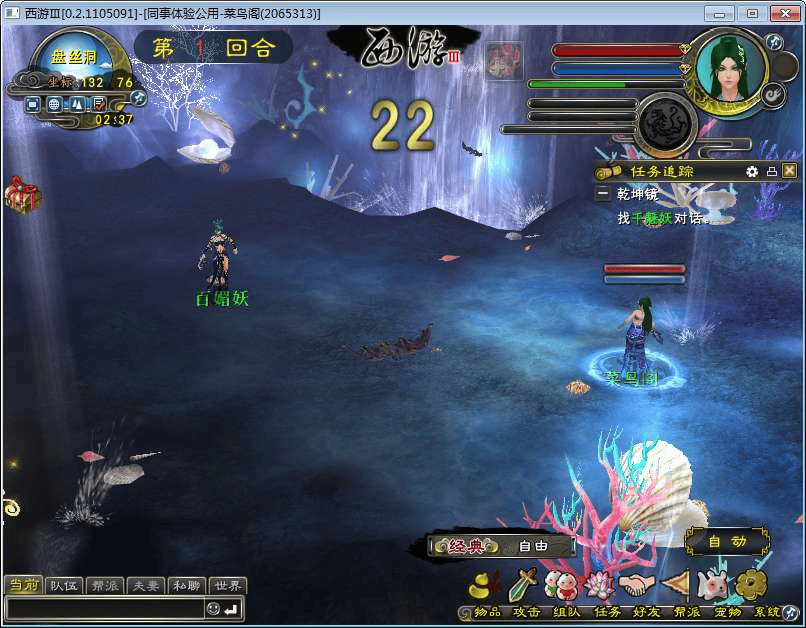The width and height of the screenshot is (806, 628).
Task: Select the 攻击 attack sword icon
Action: [524, 585]
